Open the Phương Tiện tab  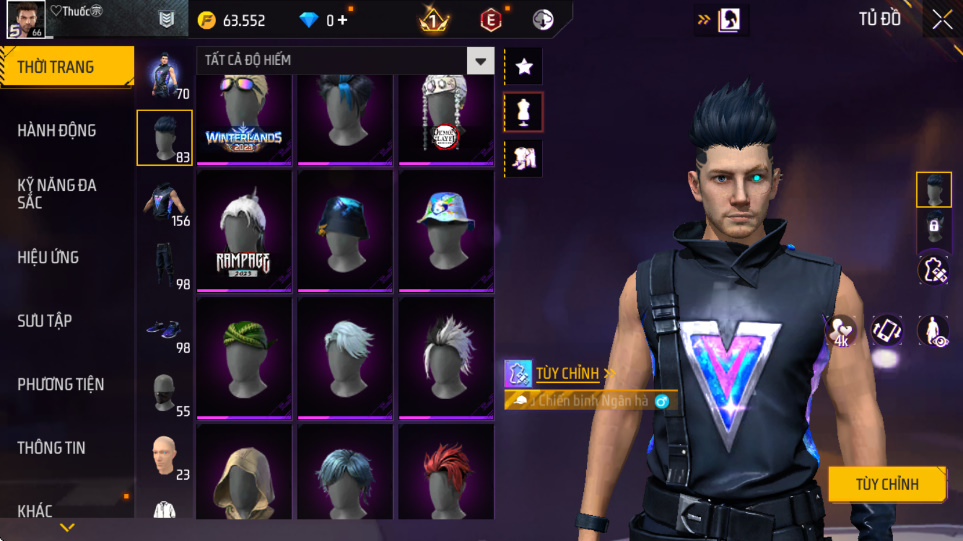pos(61,384)
